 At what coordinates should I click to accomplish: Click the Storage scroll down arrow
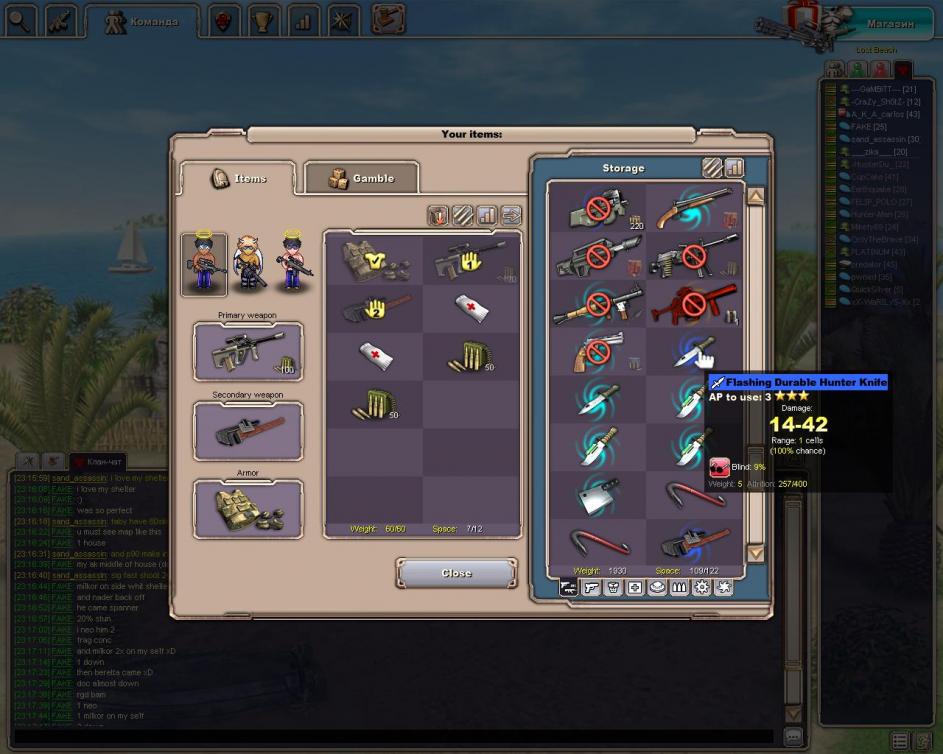(x=756, y=553)
